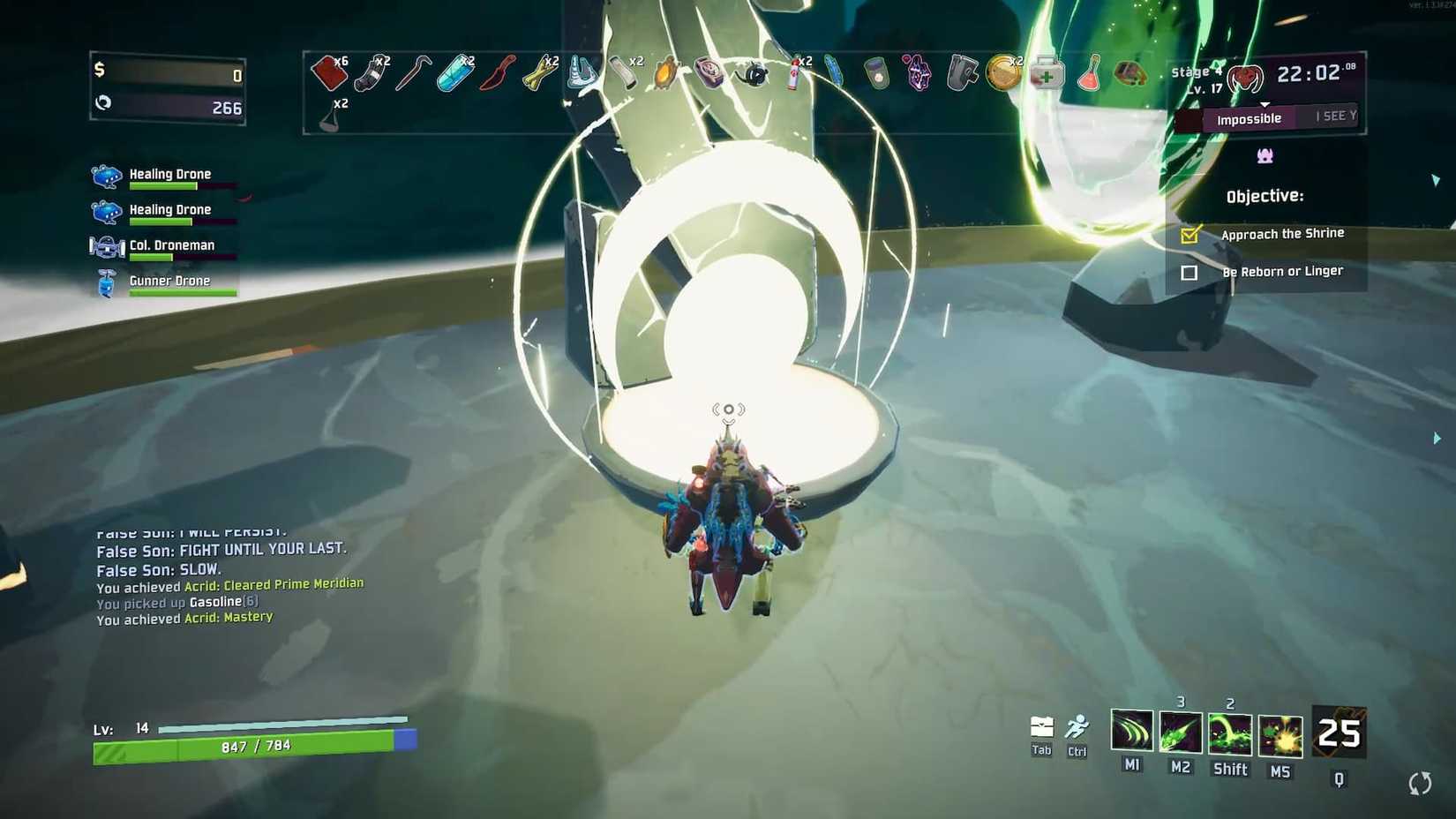
Task: Click the Medkit item icon
Action: click(1047, 74)
